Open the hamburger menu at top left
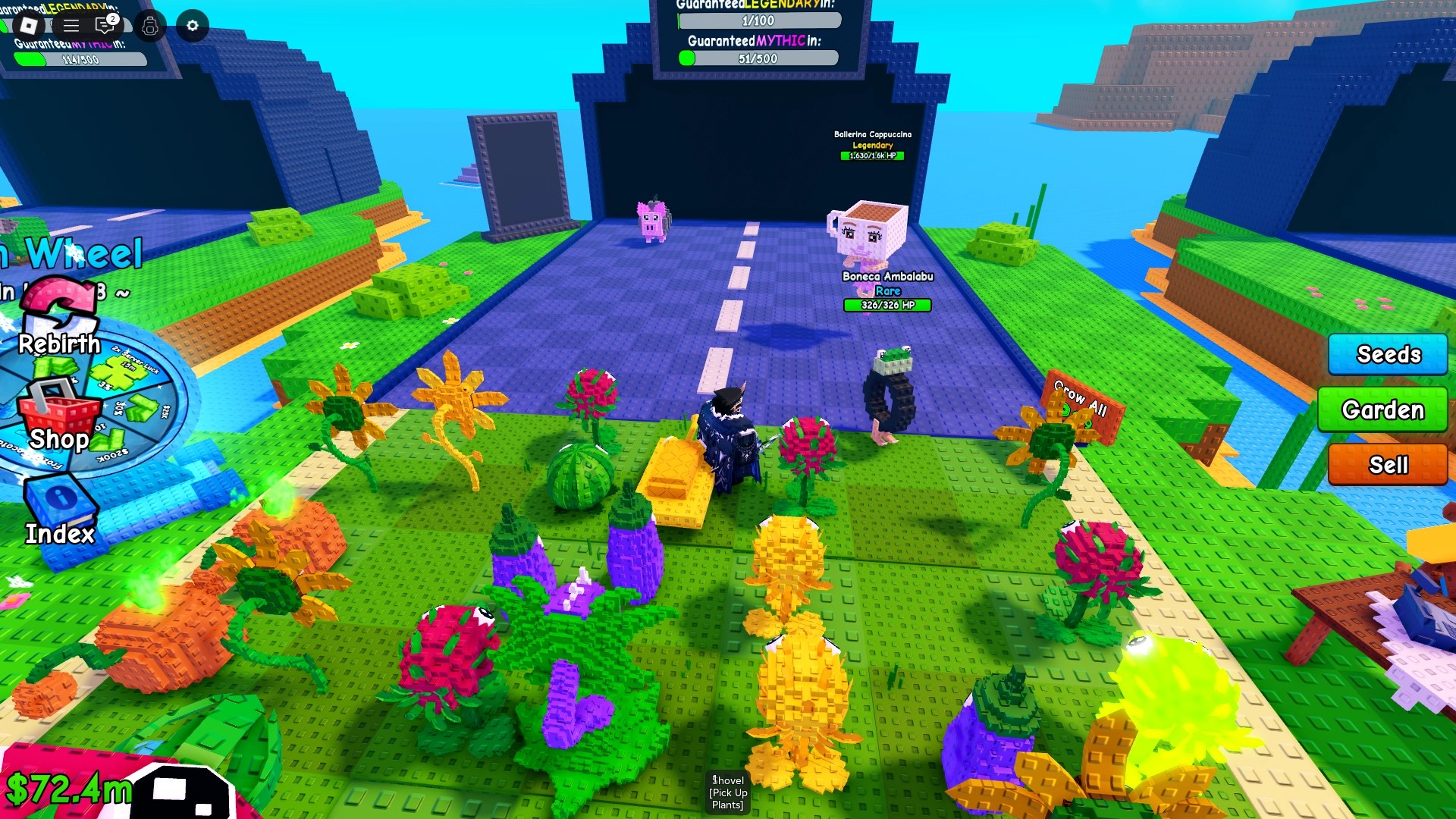Screen dimensions: 1456x819 pyautogui.click(x=72, y=25)
